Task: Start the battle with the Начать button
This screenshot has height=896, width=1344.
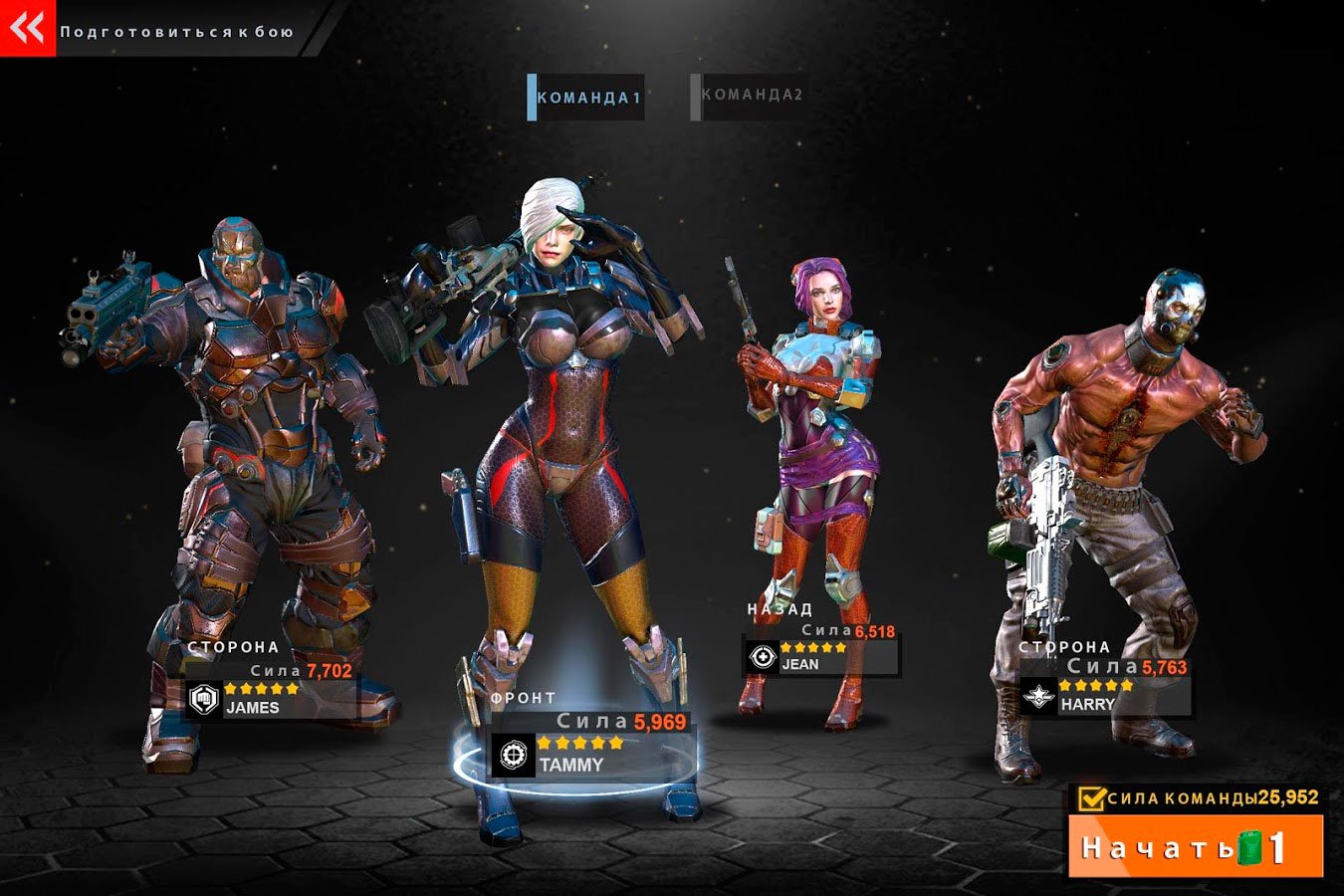Action: (1195, 847)
